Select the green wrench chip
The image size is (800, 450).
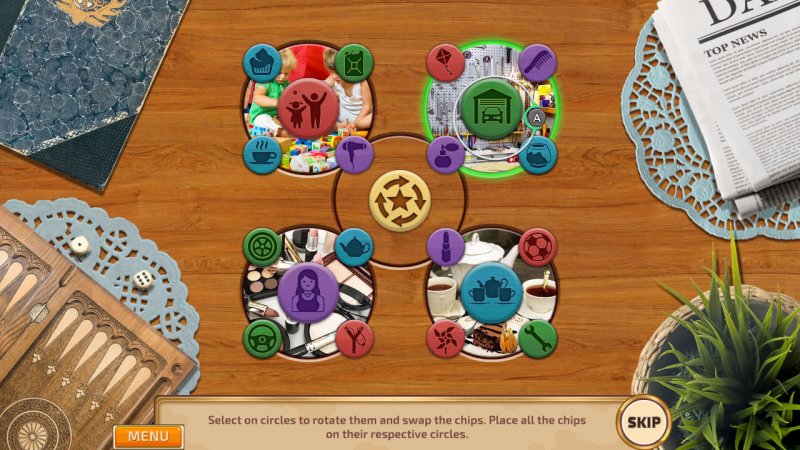[x=537, y=338]
